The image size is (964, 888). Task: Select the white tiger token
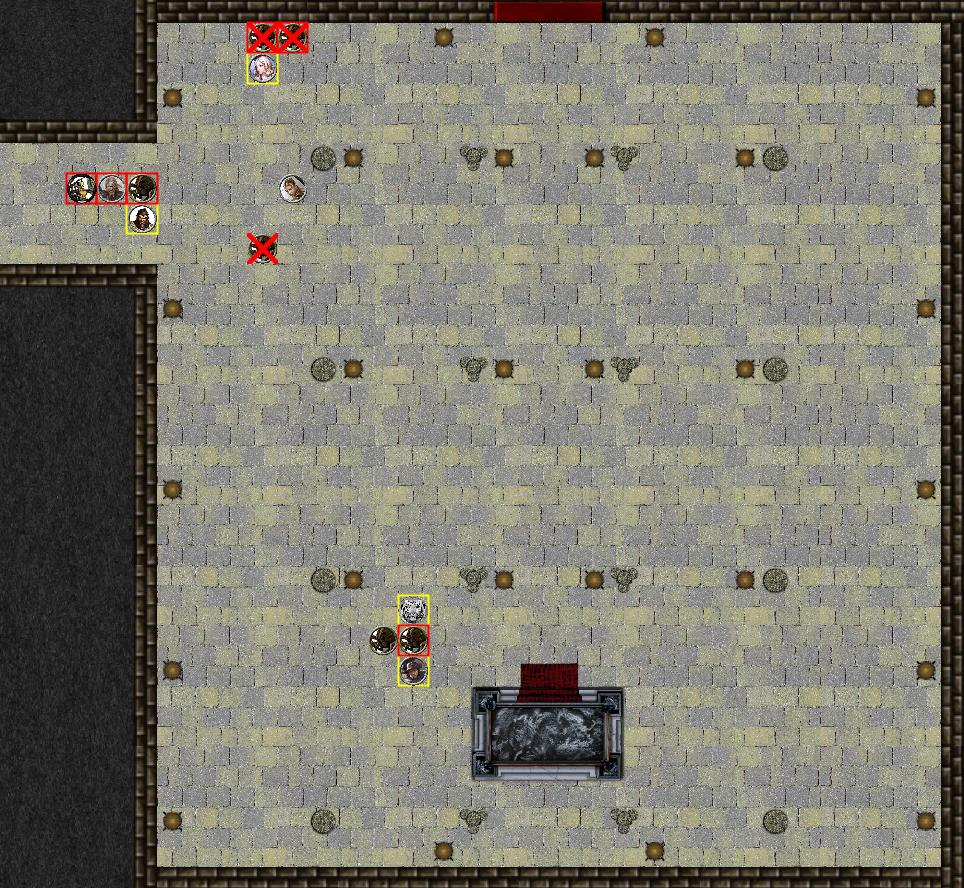(x=413, y=609)
